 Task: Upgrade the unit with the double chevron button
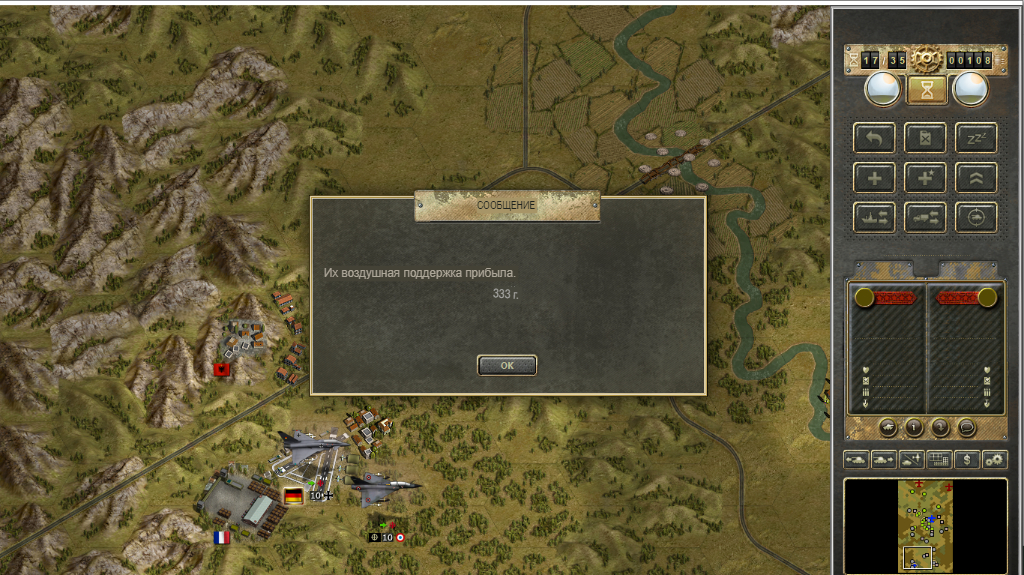(x=976, y=177)
